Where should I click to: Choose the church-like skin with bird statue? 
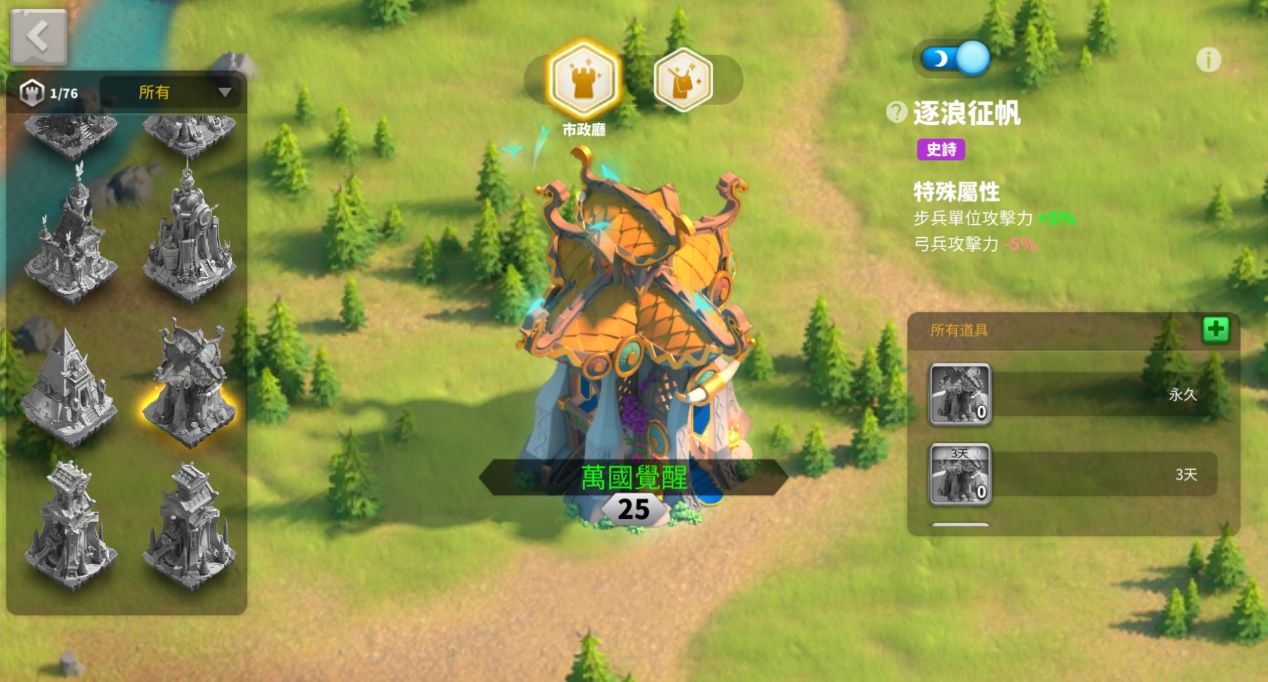(x=70, y=236)
